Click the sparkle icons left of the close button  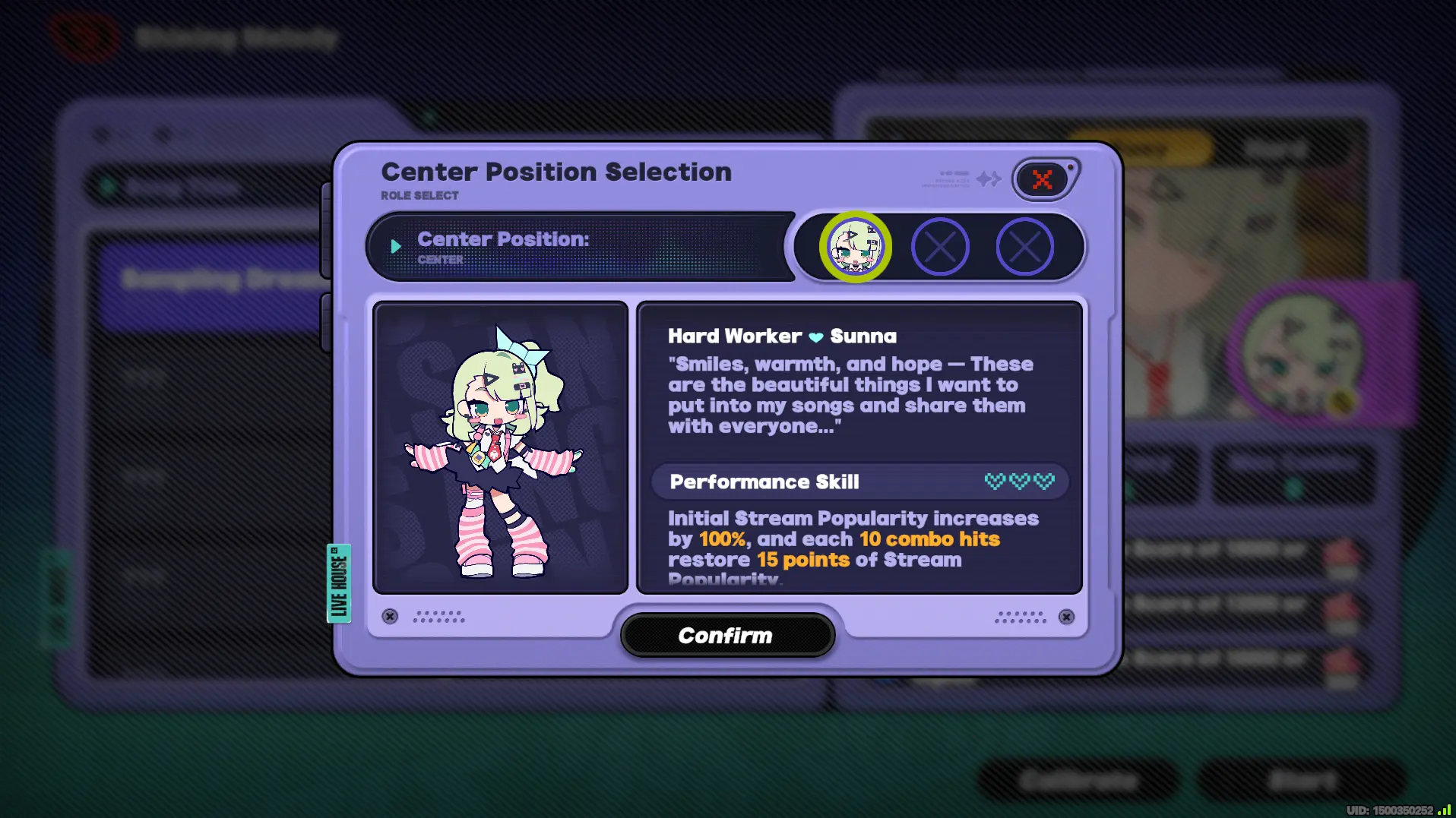(x=989, y=180)
